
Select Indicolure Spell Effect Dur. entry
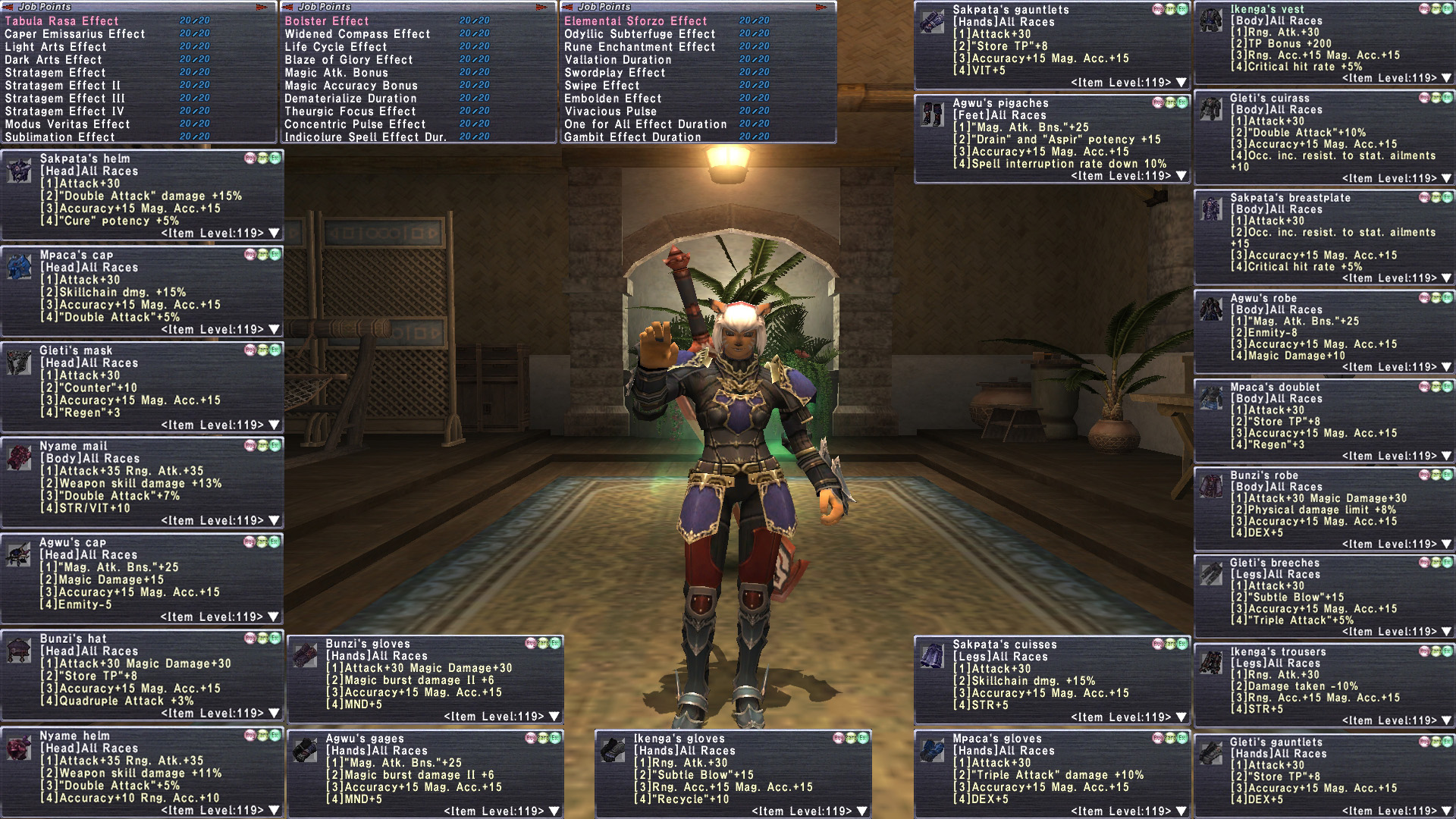pyautogui.click(x=366, y=137)
